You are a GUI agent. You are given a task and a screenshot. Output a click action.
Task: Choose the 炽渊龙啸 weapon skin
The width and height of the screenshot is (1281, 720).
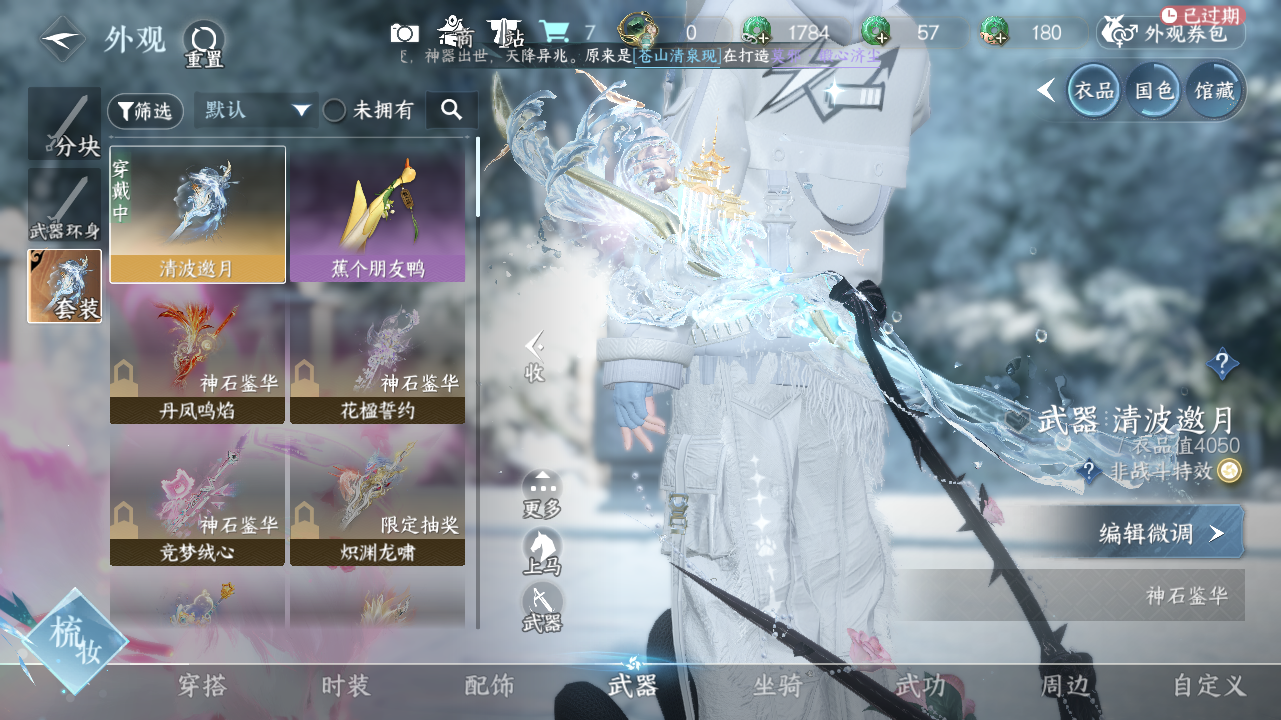377,495
